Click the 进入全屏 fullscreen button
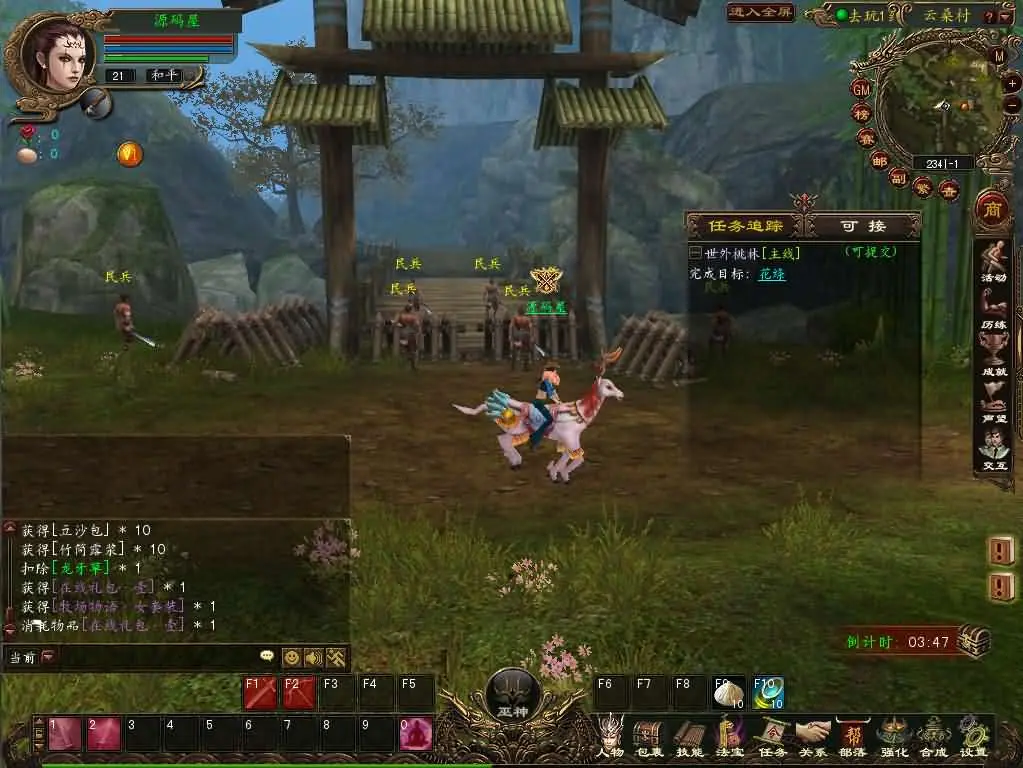Image resolution: width=1023 pixels, height=768 pixels. coord(762,13)
